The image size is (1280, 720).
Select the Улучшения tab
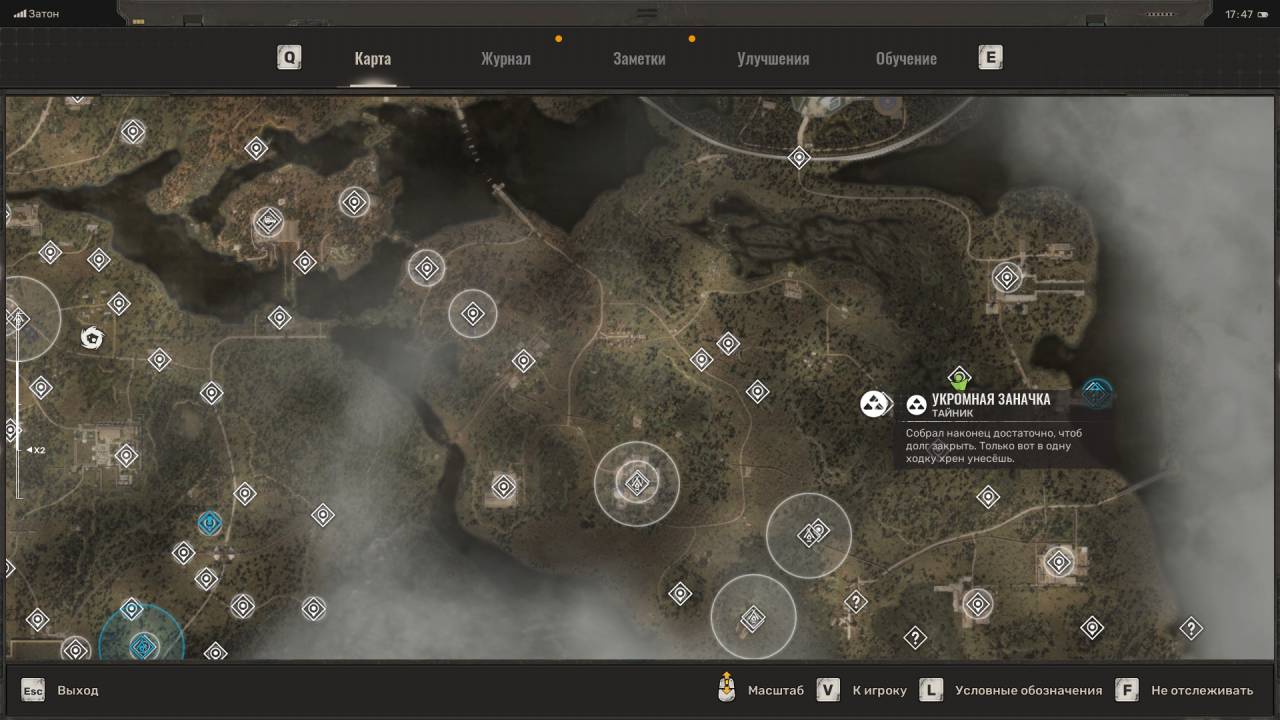(x=773, y=59)
